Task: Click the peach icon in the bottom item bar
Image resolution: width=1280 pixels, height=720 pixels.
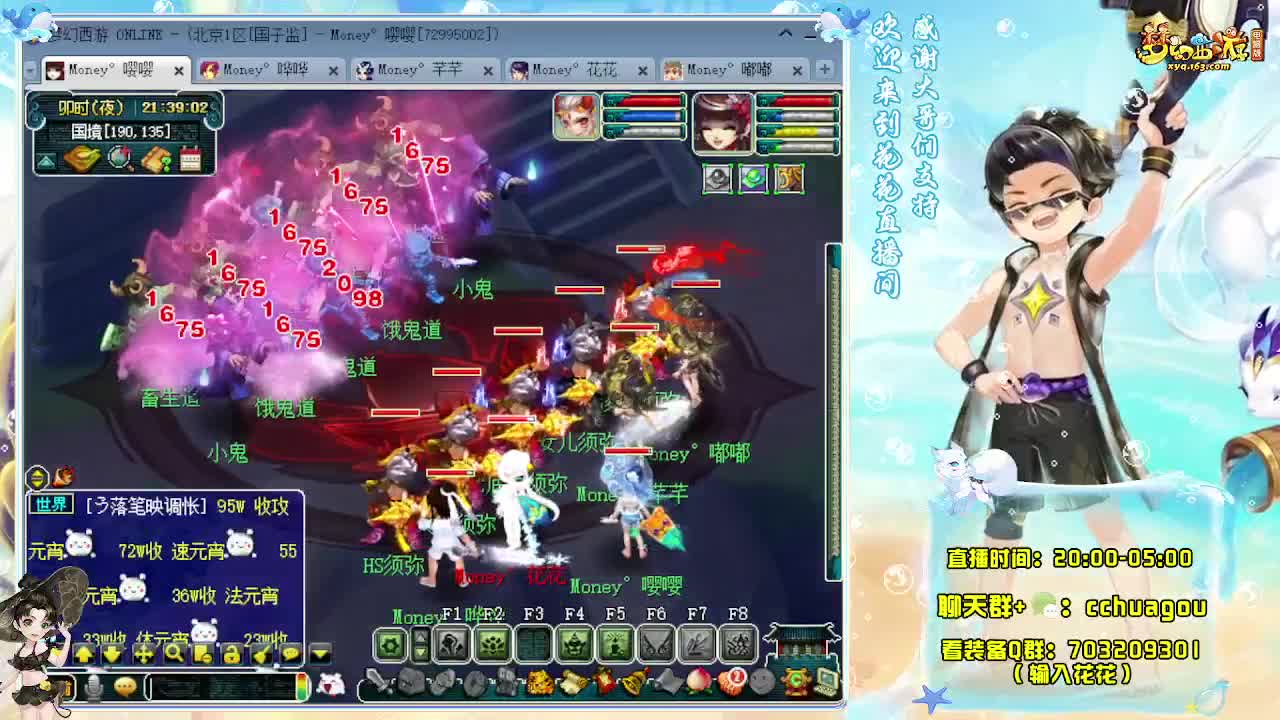Action: (698, 684)
